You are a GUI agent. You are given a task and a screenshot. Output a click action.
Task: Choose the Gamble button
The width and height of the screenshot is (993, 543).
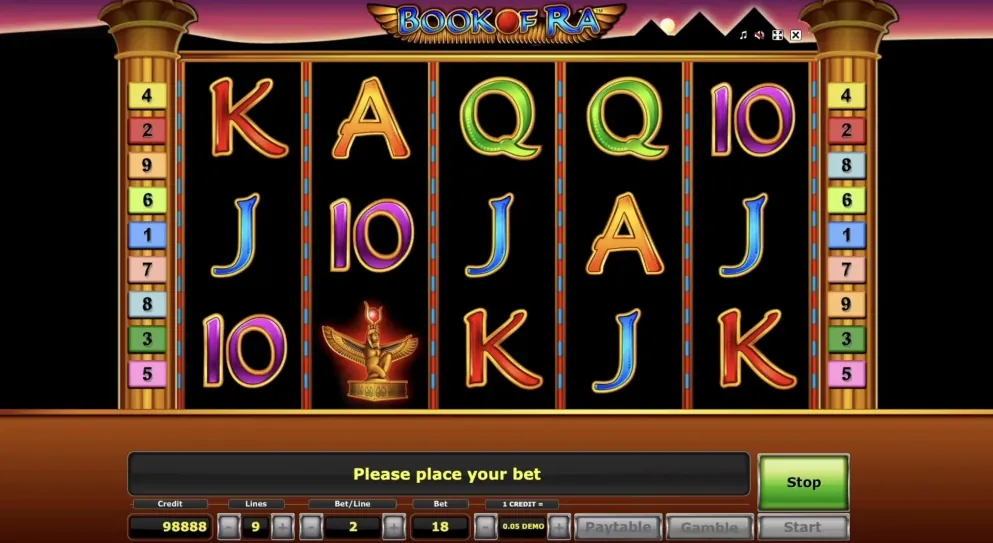(x=709, y=527)
